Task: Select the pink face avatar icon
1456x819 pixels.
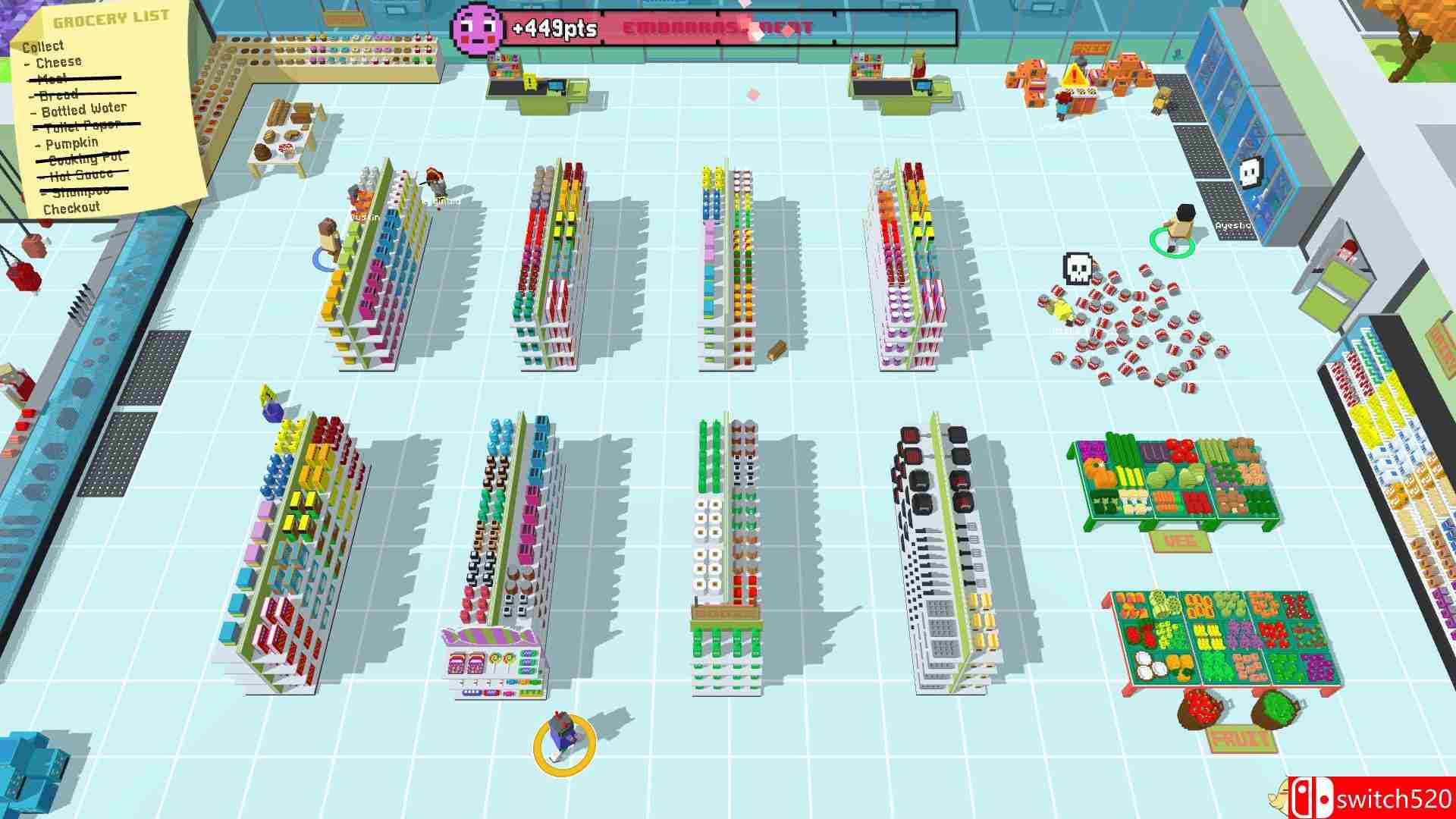Action: point(478,27)
